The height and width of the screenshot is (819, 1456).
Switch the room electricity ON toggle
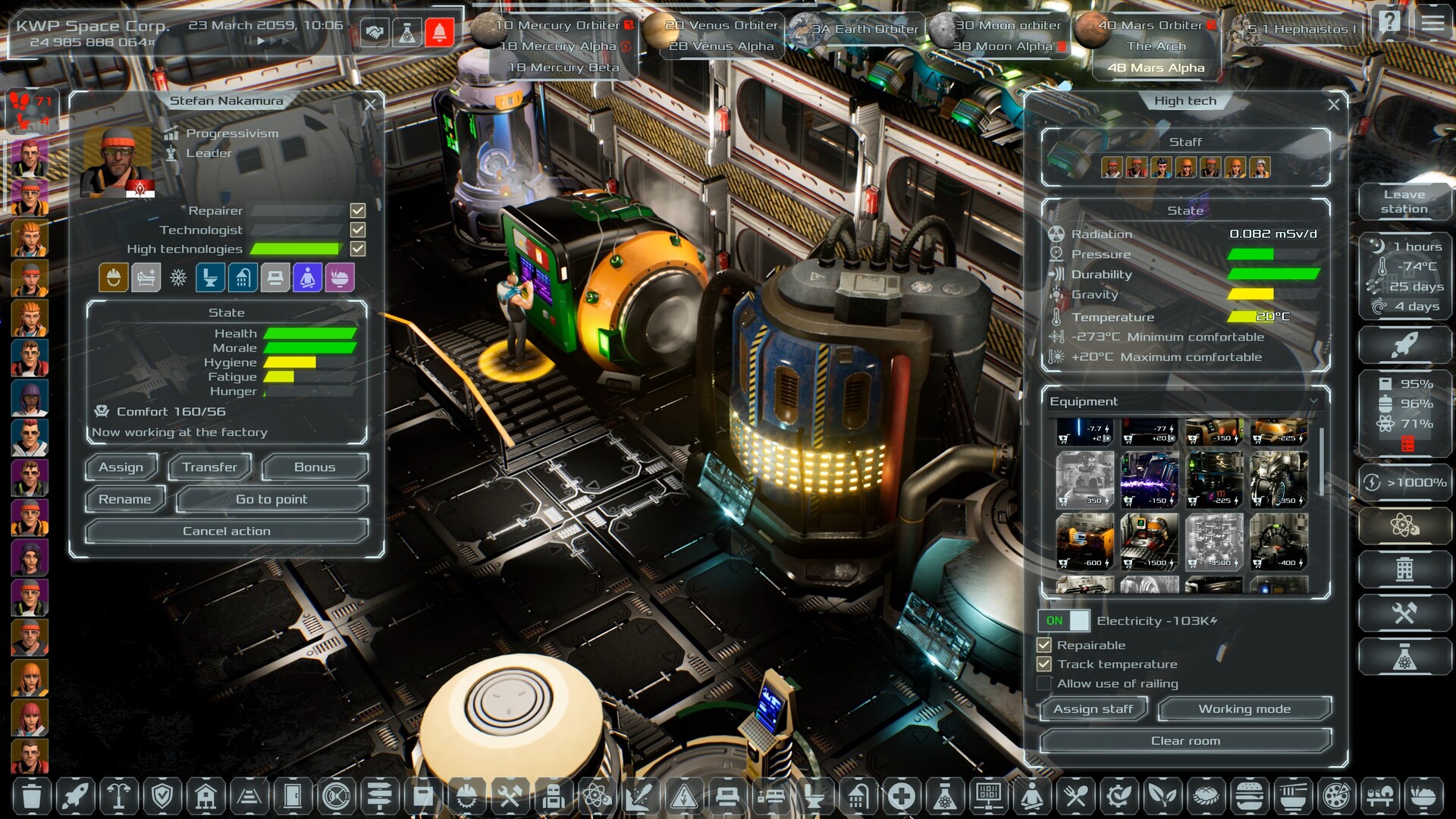[x=1064, y=620]
